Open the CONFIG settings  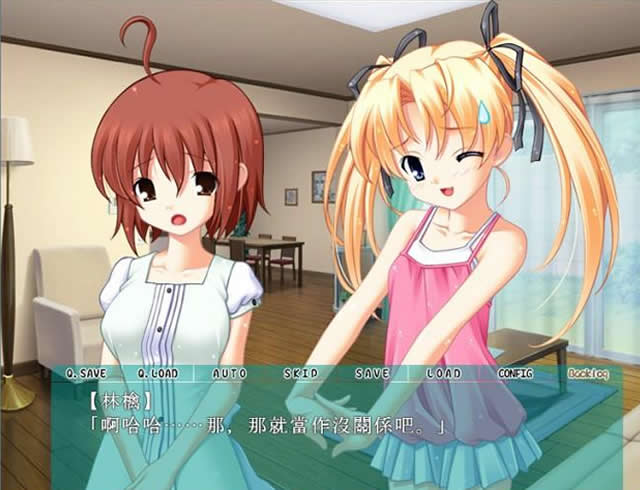click(x=515, y=374)
